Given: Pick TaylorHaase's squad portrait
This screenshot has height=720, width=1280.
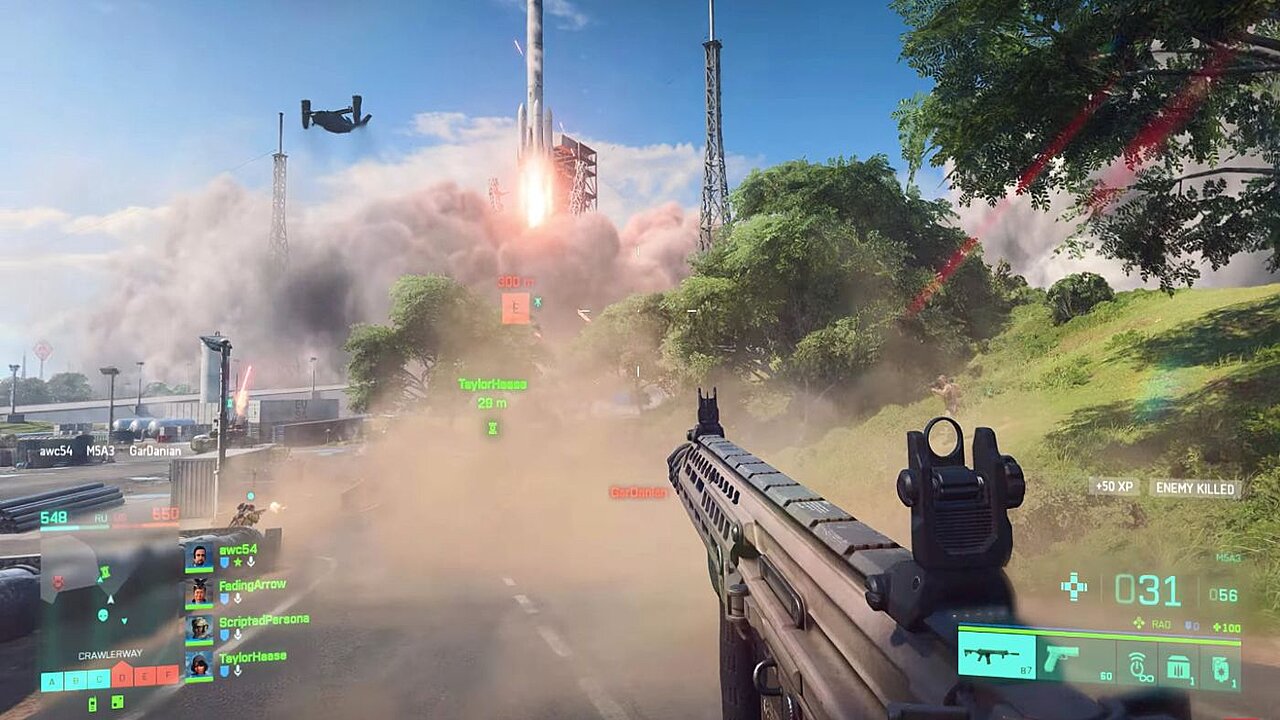Looking at the screenshot, I should tap(199, 663).
